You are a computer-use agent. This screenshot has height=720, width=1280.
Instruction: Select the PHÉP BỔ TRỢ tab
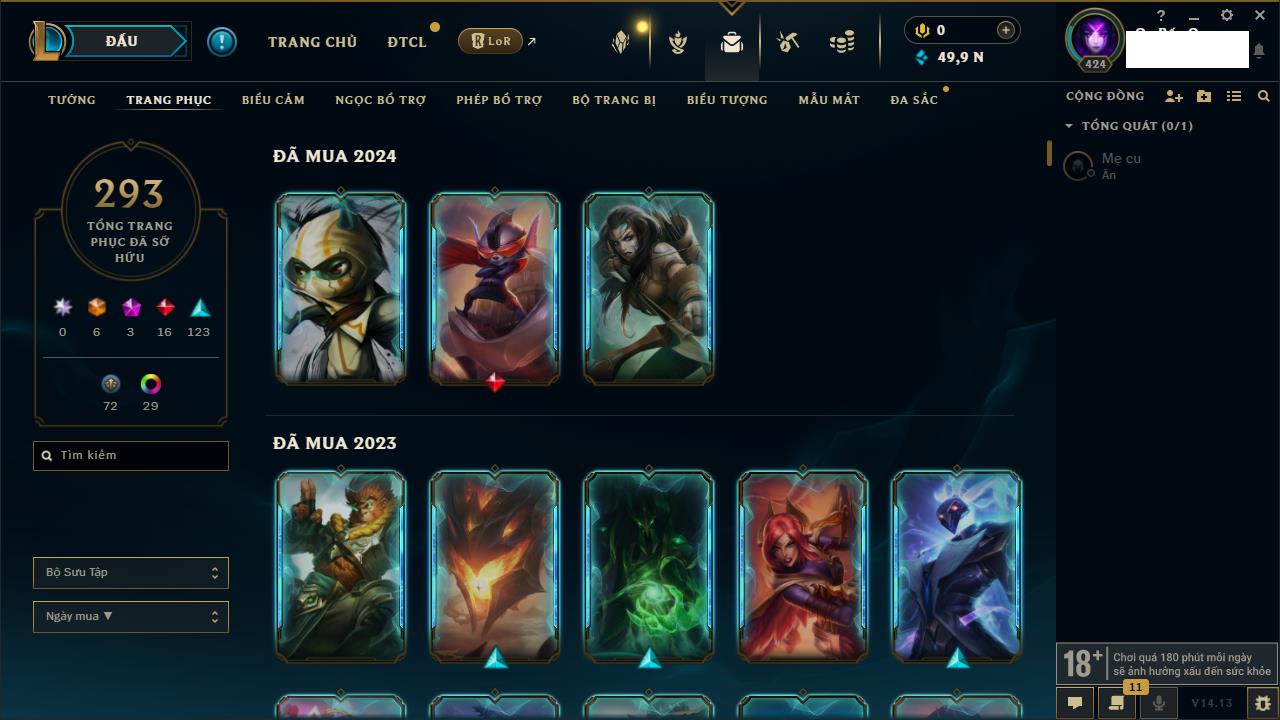pos(499,100)
